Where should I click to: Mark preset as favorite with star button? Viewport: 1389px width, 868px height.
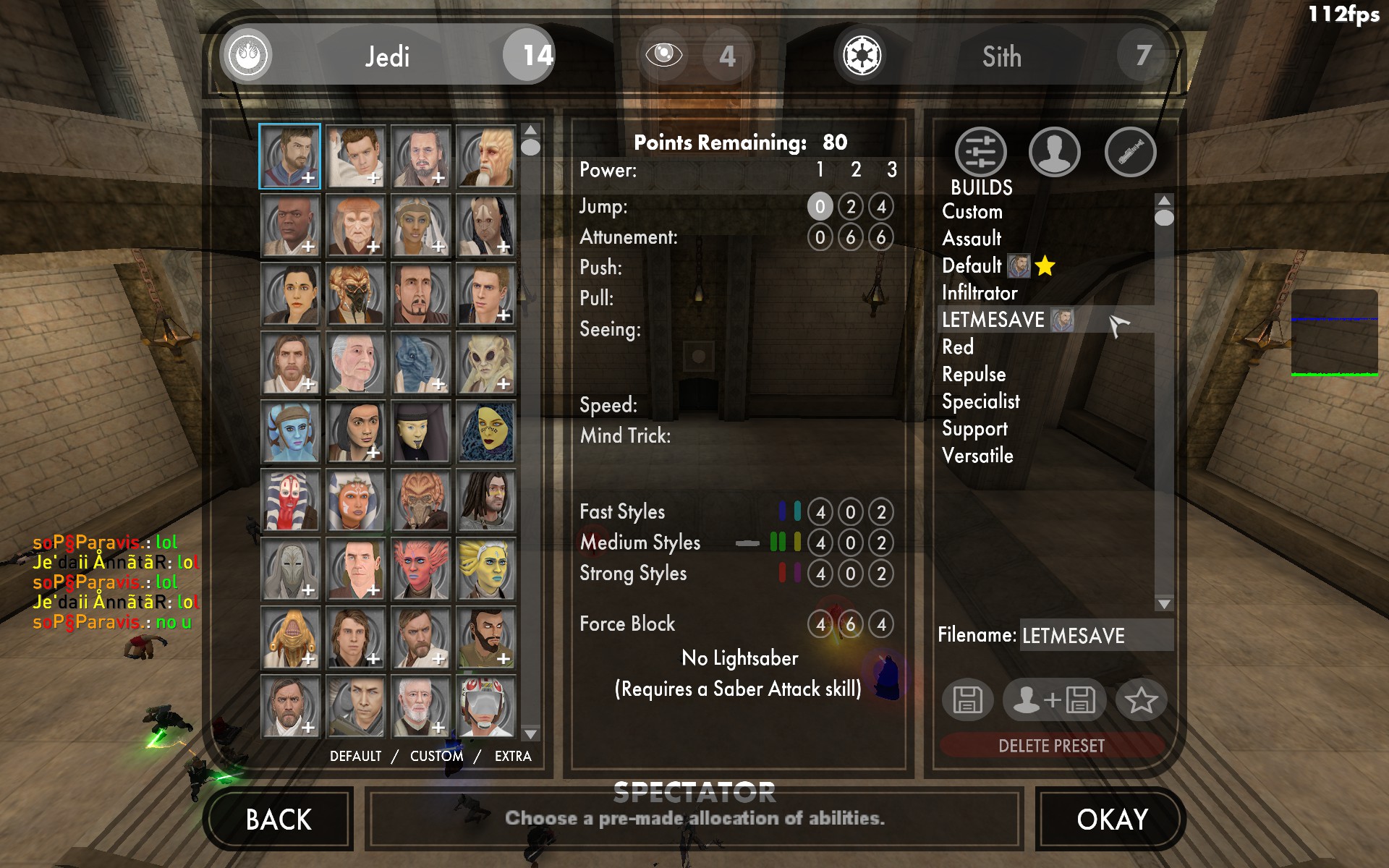click(1141, 699)
